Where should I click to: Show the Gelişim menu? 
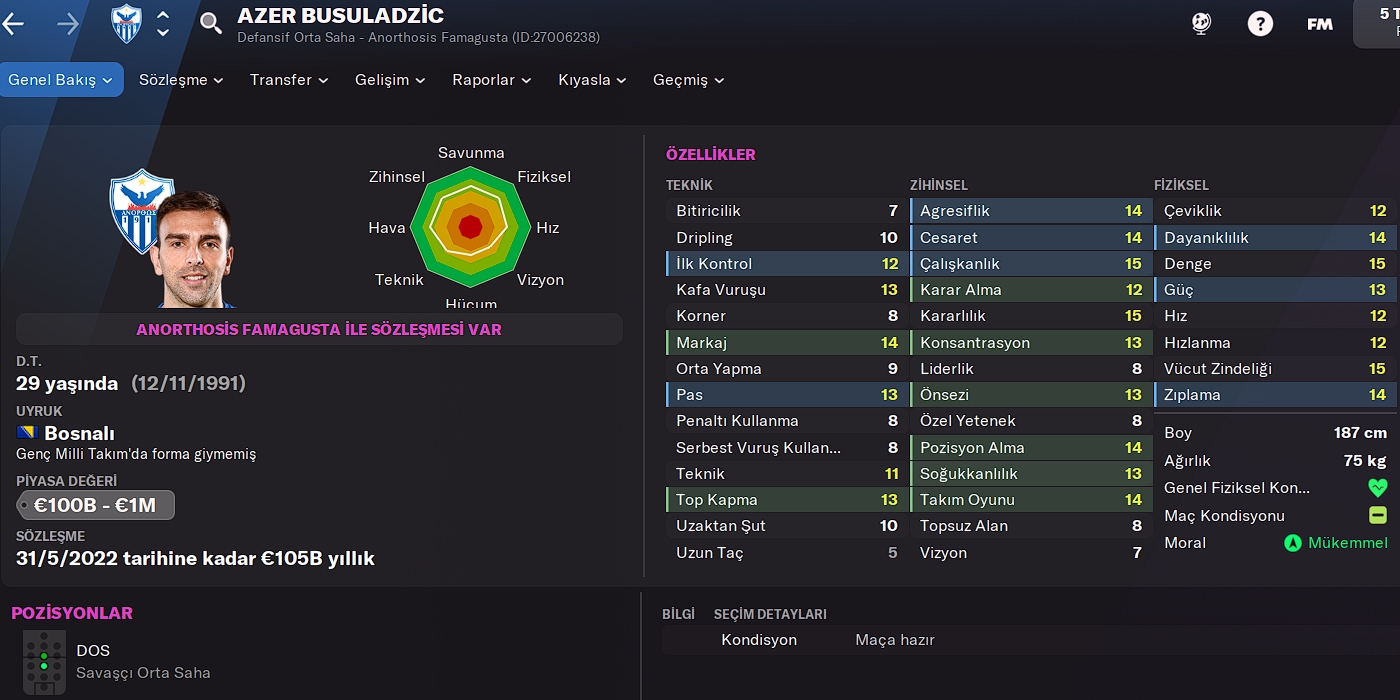pos(390,80)
